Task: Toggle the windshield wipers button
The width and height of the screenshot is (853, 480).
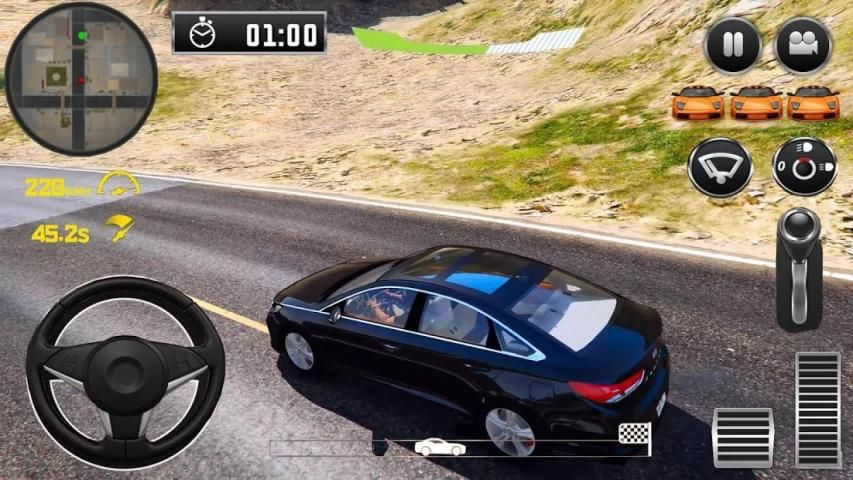Action: pos(720,167)
